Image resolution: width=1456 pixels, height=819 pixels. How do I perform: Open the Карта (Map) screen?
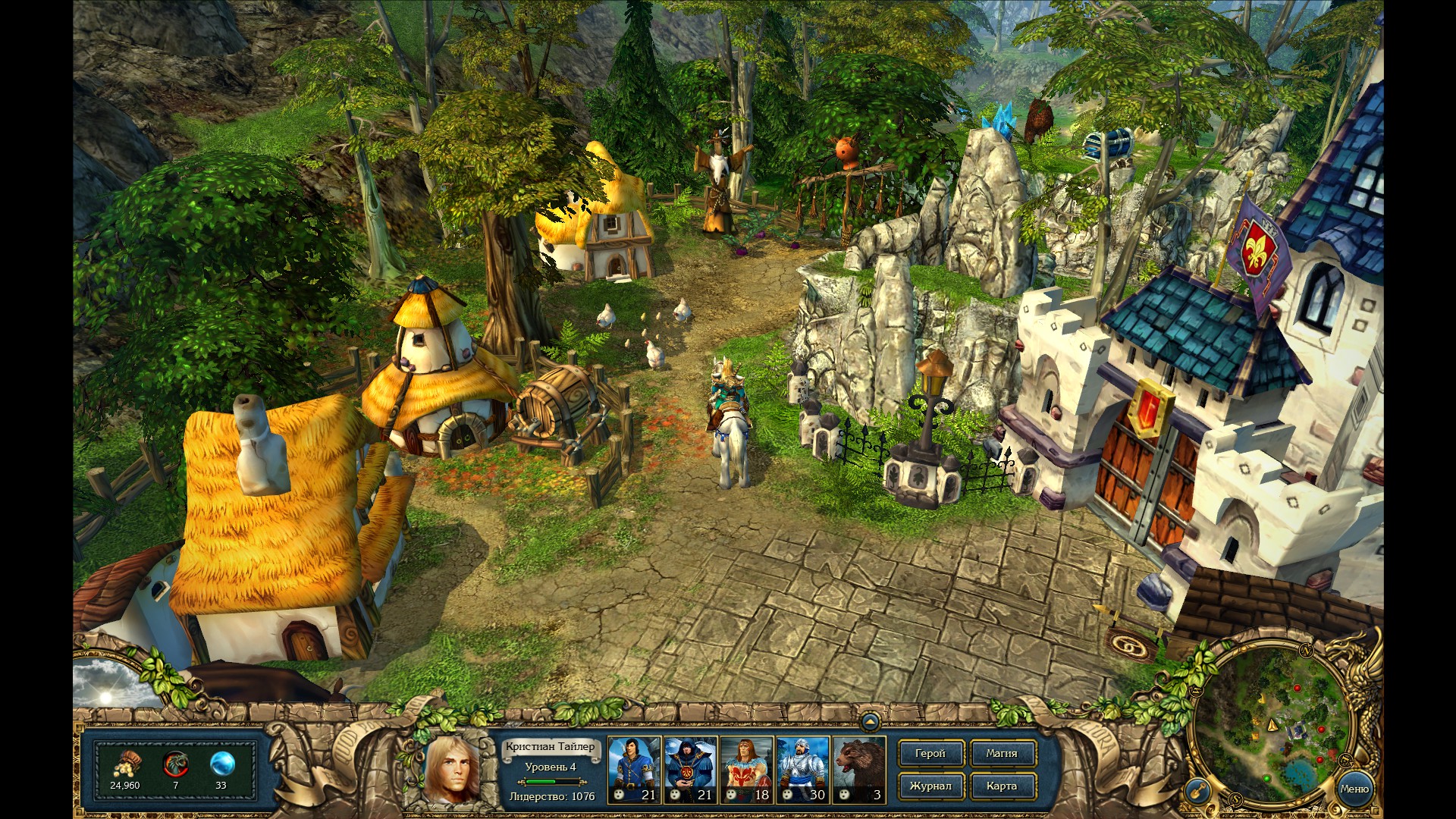click(x=1002, y=786)
